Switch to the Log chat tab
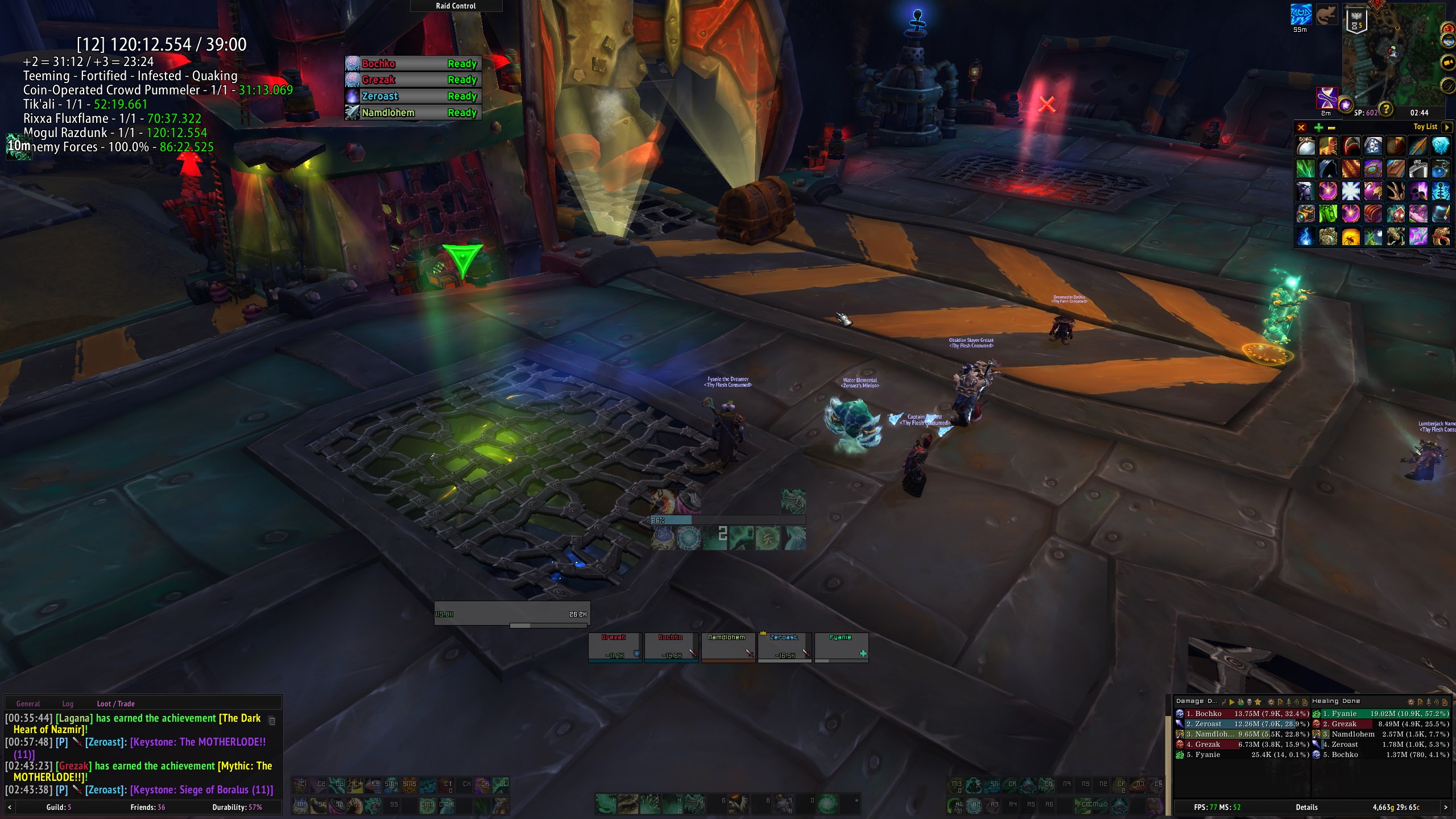1456x819 pixels. (68, 704)
